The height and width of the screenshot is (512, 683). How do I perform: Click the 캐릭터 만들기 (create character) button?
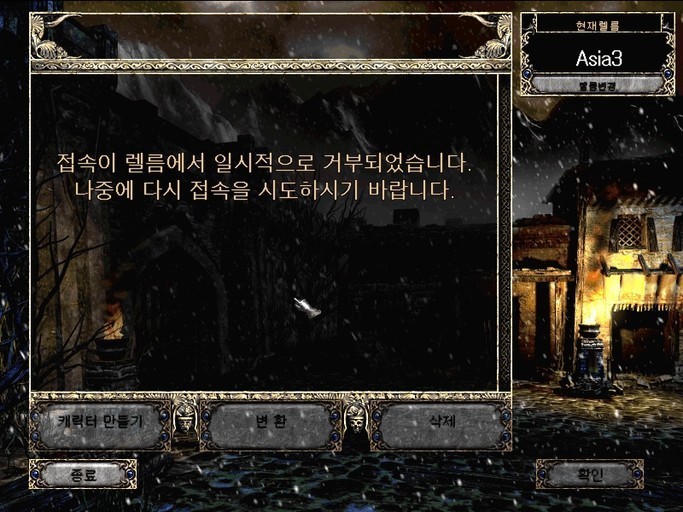point(99,423)
